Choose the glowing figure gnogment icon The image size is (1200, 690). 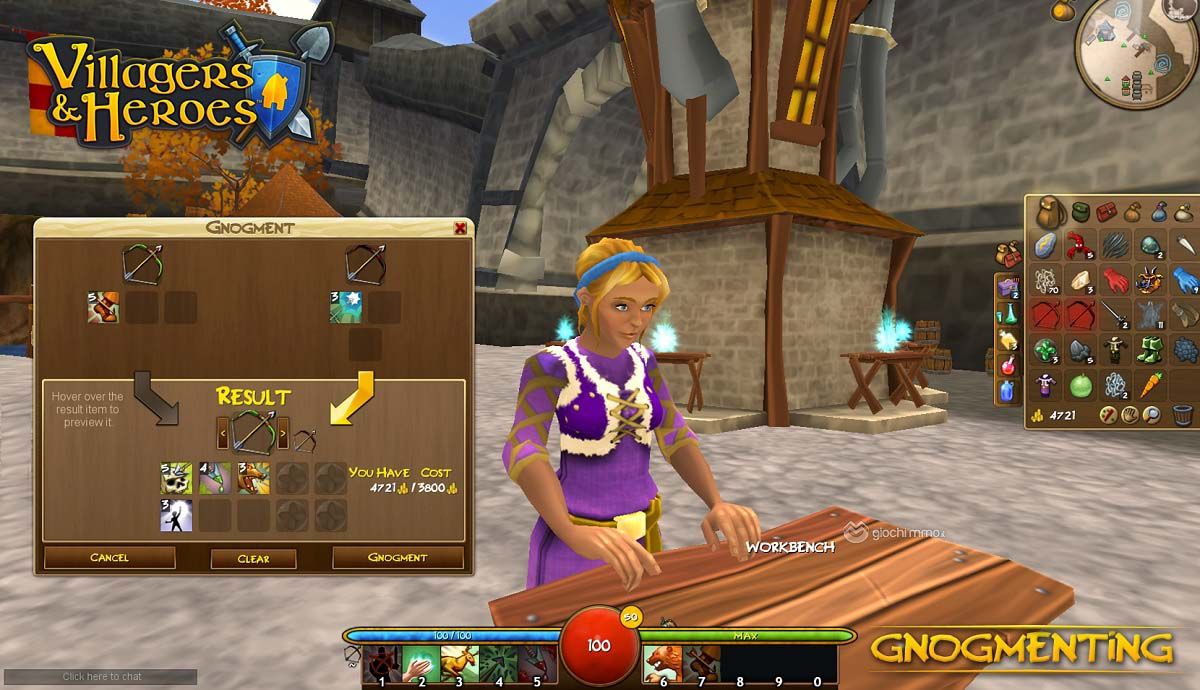click(x=177, y=515)
